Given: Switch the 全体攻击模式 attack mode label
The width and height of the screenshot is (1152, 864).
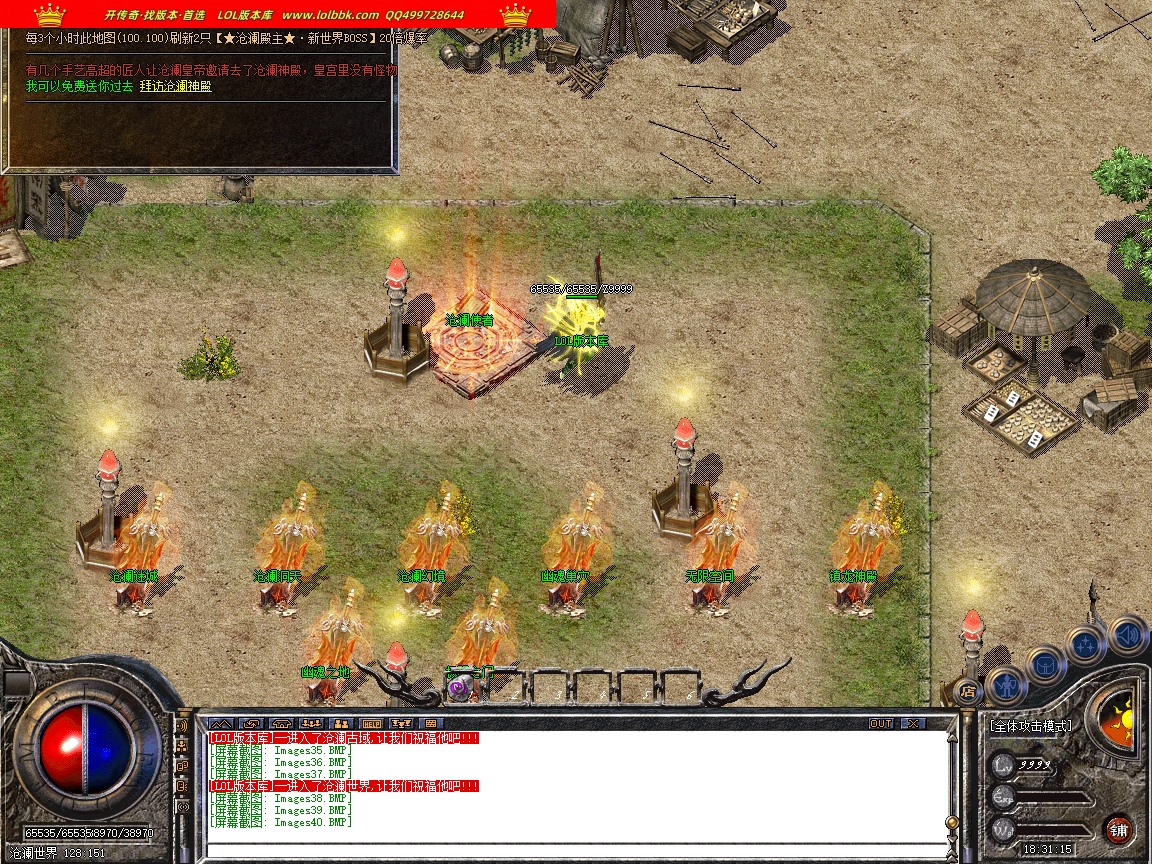Looking at the screenshot, I should click(1030, 726).
